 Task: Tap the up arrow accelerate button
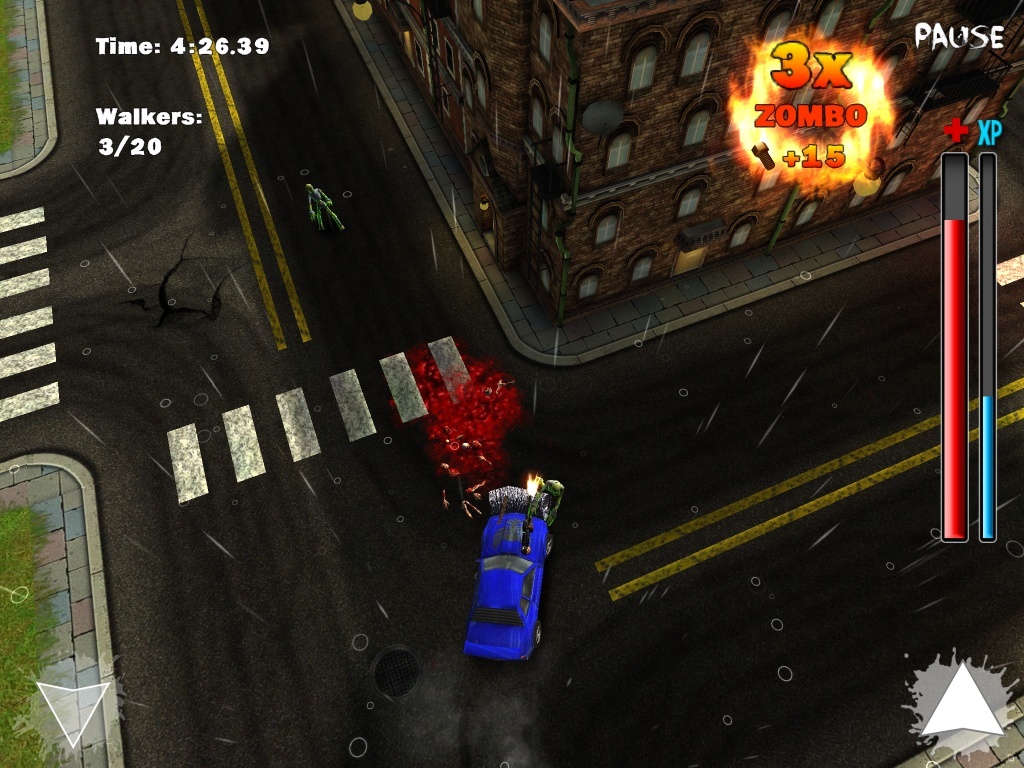pos(961,705)
